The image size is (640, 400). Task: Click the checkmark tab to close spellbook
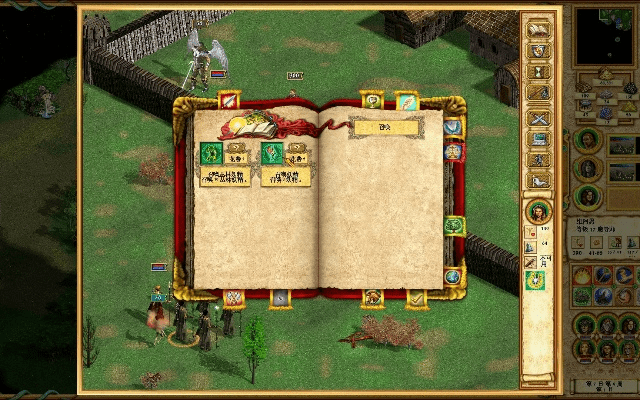(x=416, y=297)
